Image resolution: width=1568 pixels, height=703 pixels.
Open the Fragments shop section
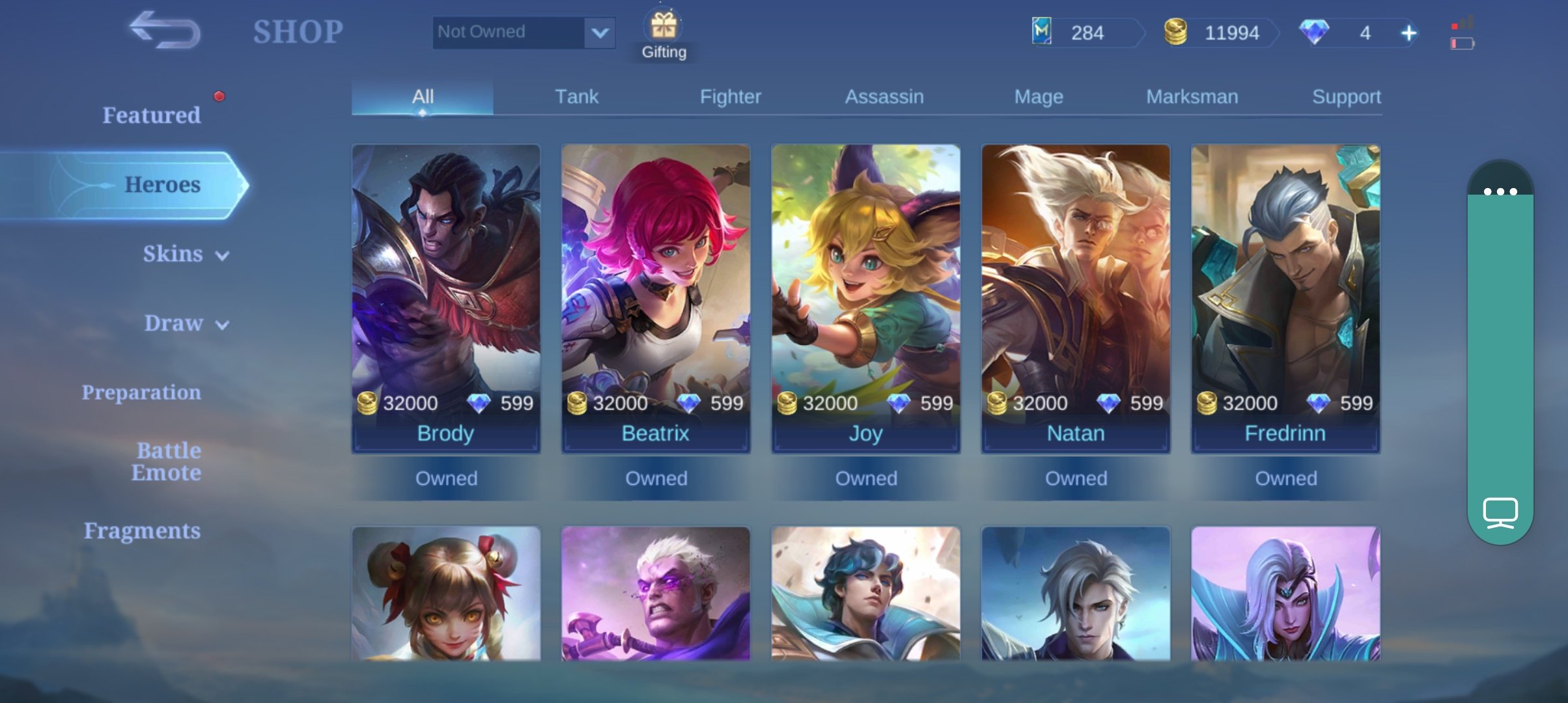click(x=142, y=531)
